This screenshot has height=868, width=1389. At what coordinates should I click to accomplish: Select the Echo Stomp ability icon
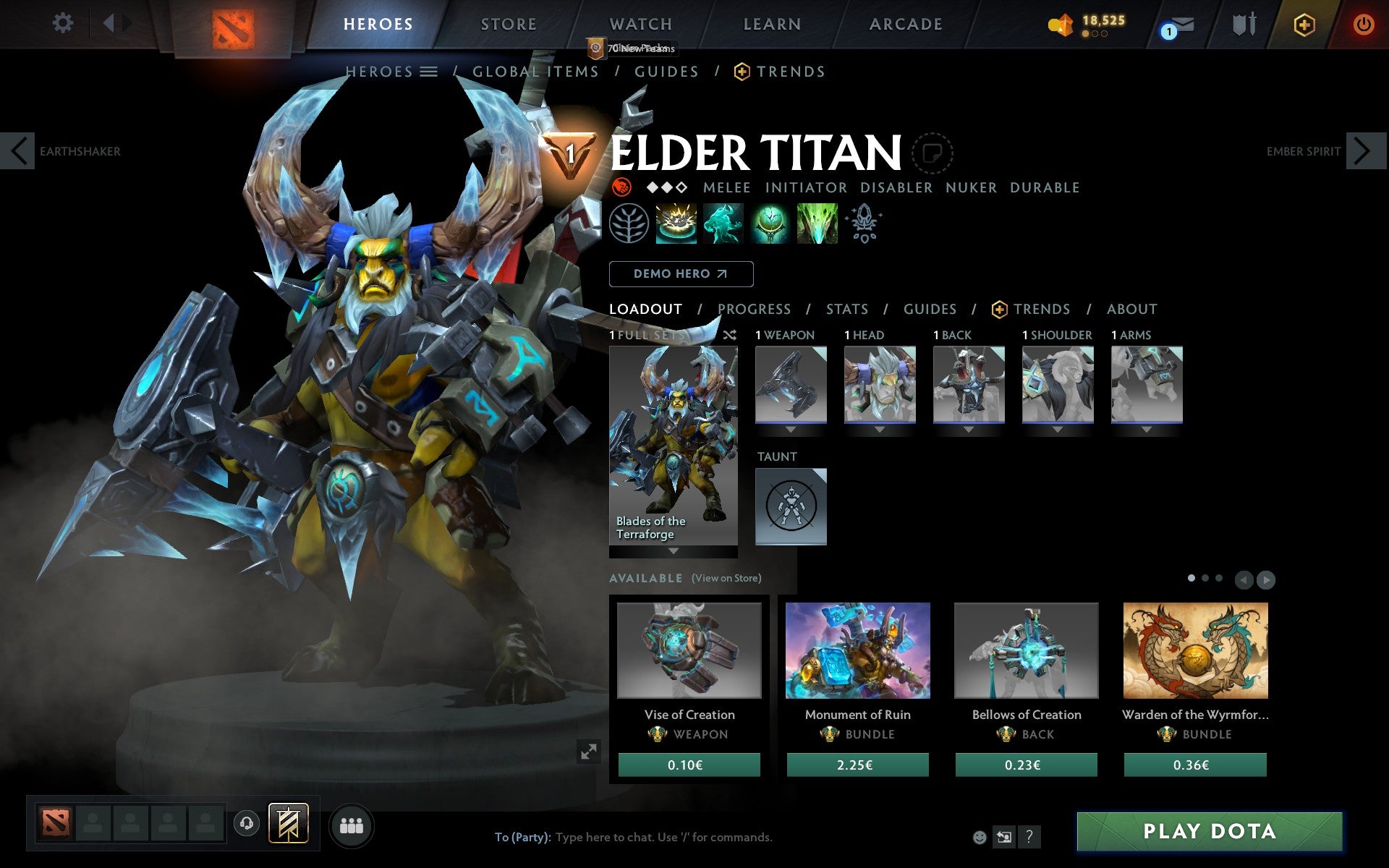[677, 225]
